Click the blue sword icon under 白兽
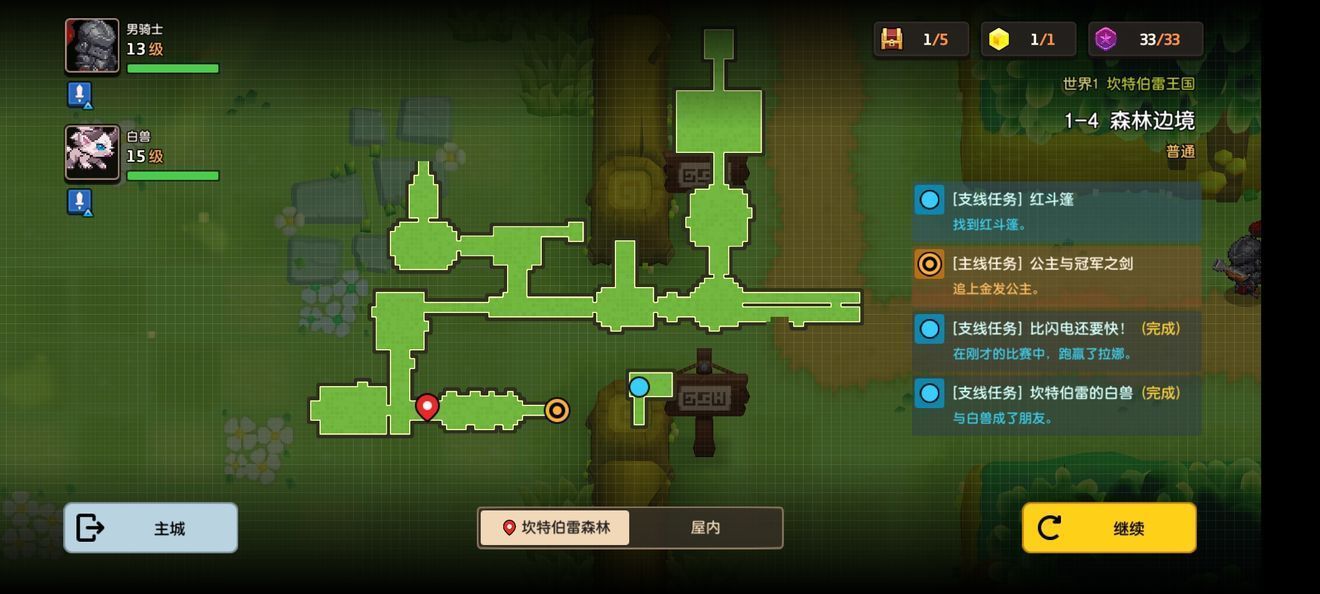This screenshot has width=1320, height=594. [x=79, y=201]
